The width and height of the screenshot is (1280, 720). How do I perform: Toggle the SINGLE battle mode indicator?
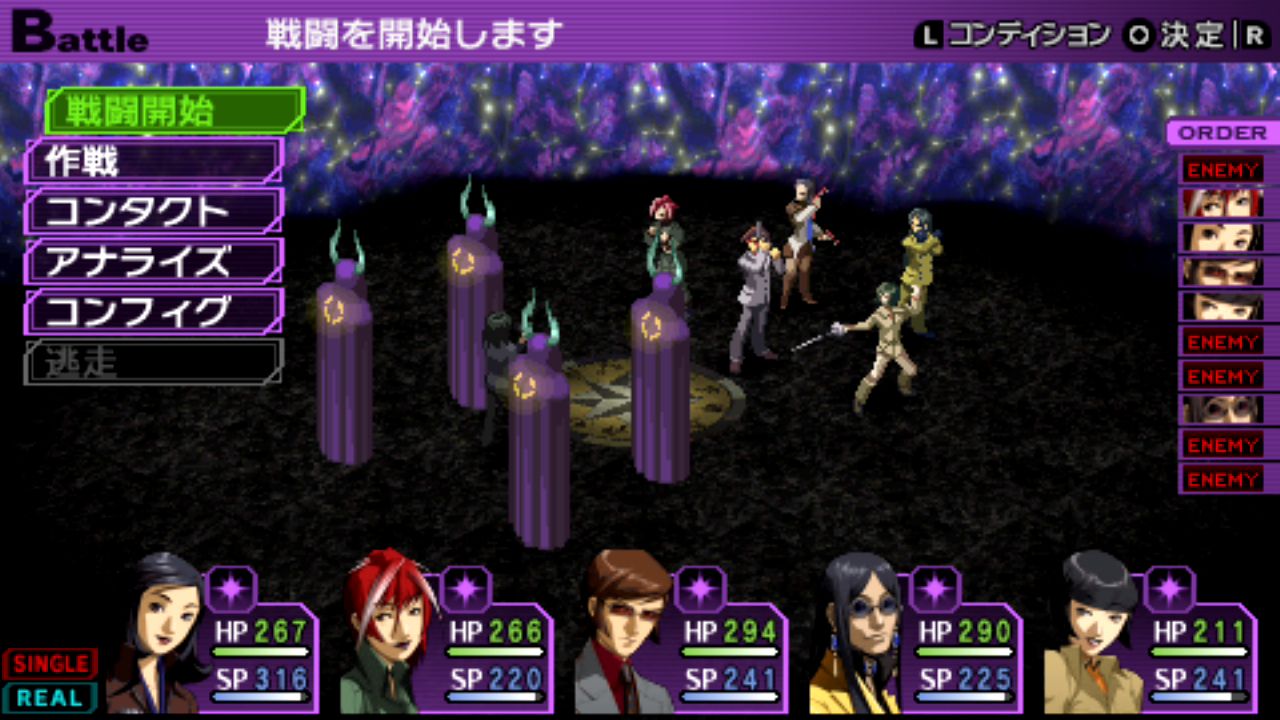50,664
